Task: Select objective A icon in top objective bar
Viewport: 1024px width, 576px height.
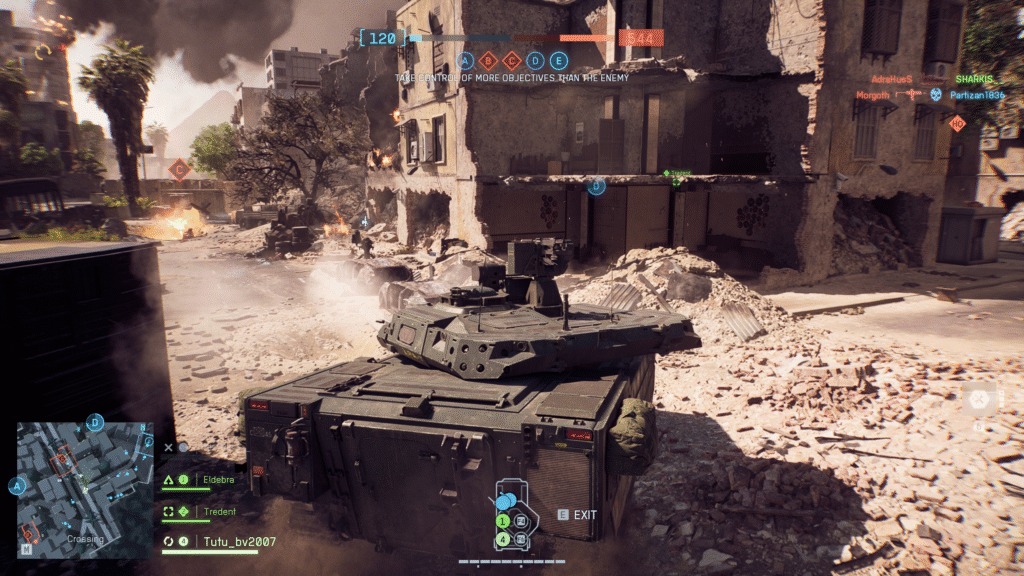Action: [465, 60]
